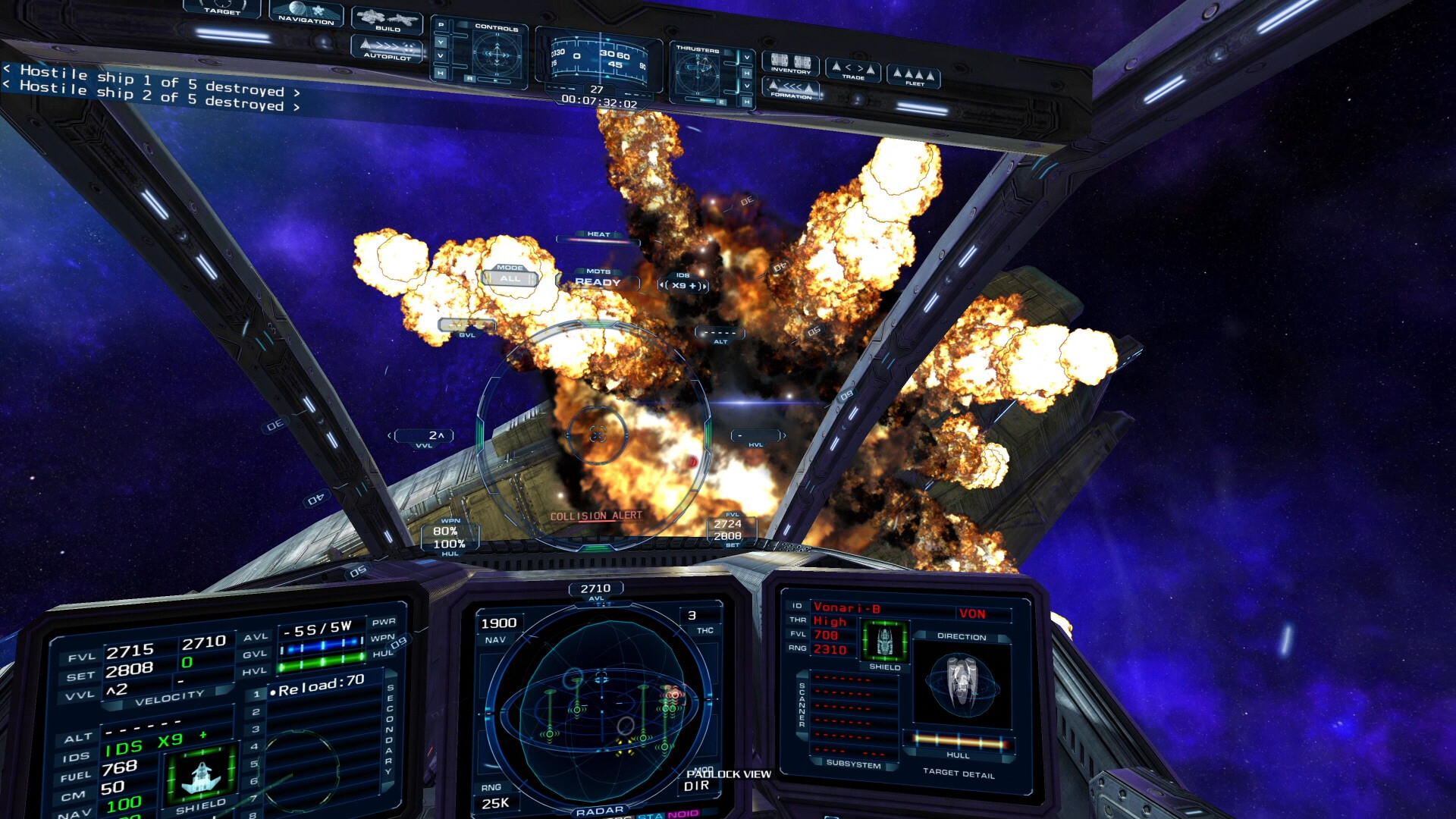Viewport: 1456px width, 819px height.
Task: Select the Formation button
Action: pyautogui.click(x=791, y=89)
